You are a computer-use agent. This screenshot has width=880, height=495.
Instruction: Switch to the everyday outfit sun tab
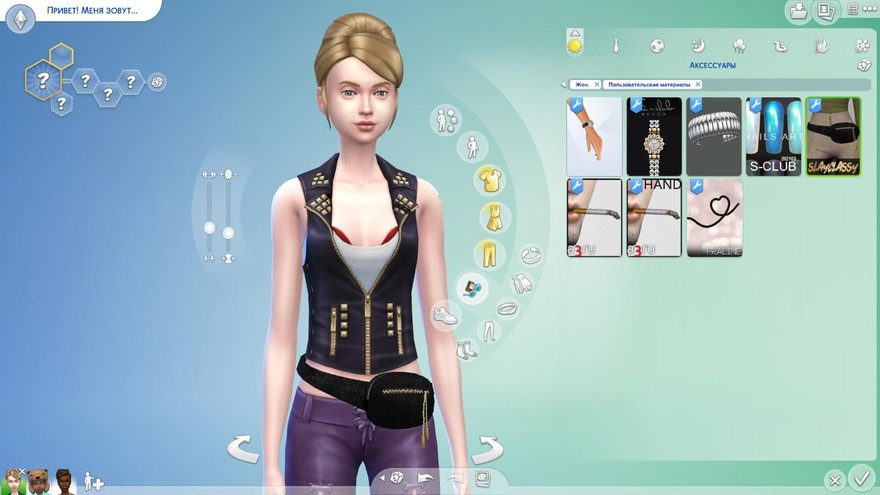[575, 45]
